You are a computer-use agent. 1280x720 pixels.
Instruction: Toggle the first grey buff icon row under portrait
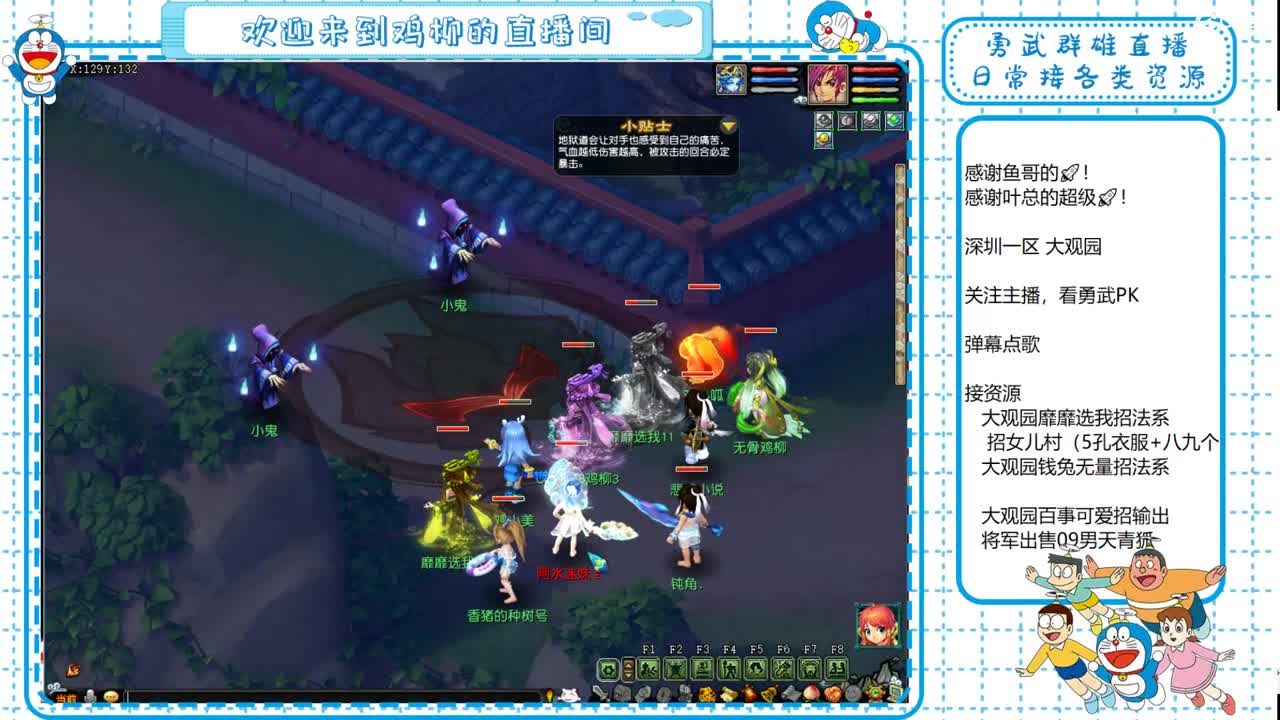[825, 121]
